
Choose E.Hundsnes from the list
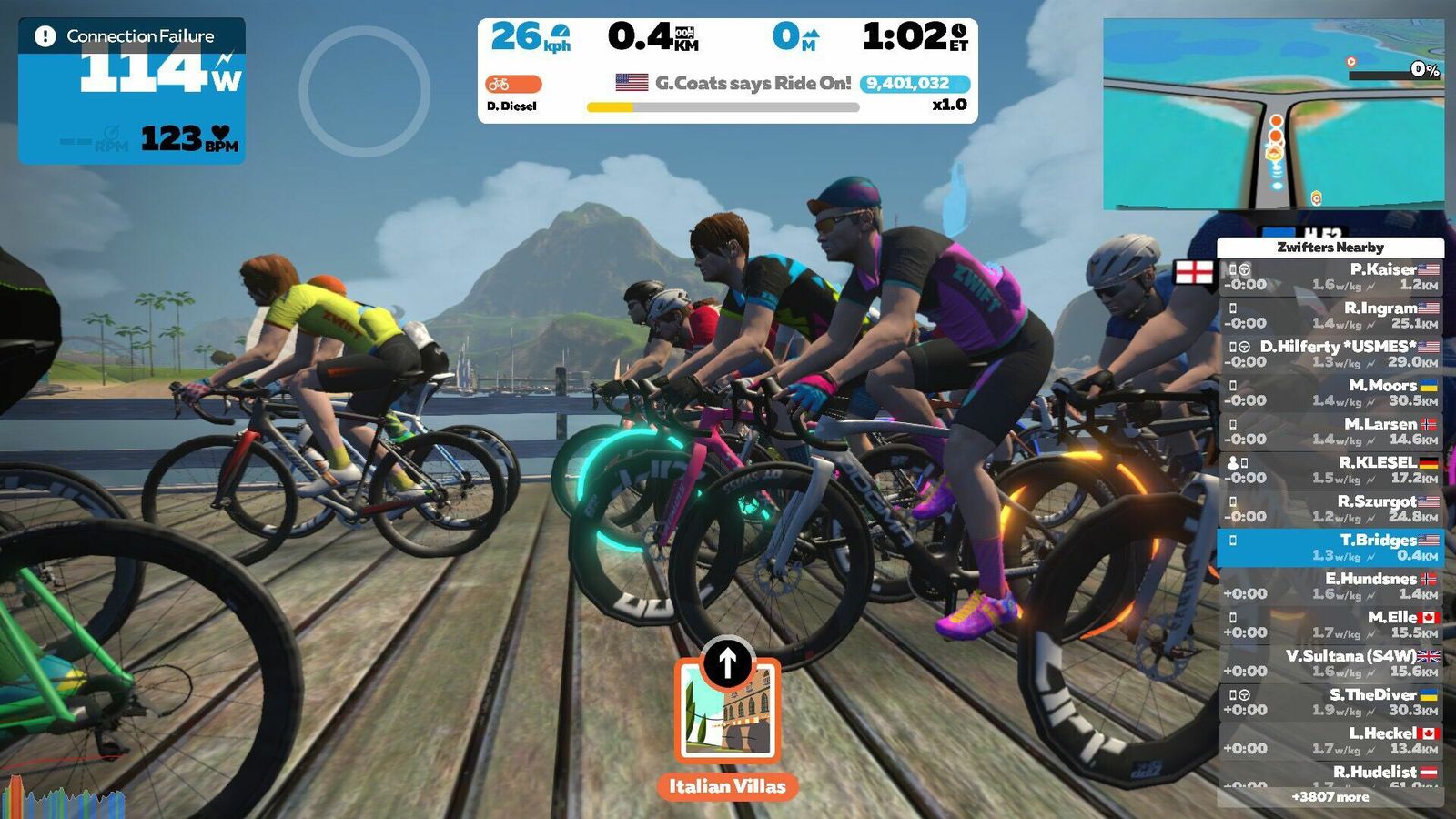click(x=1330, y=586)
